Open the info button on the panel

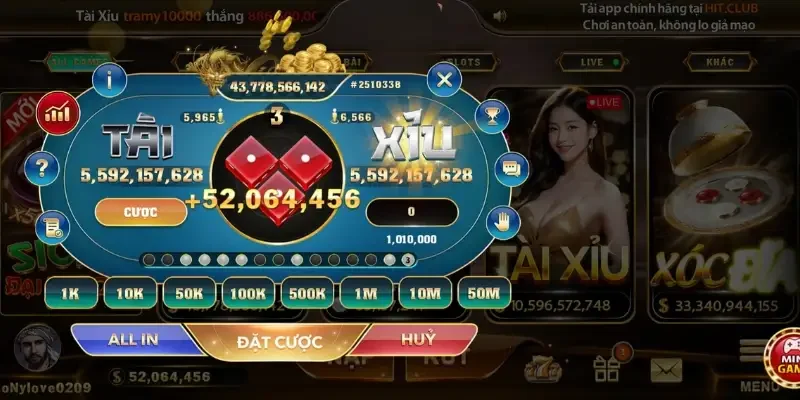pos(109,77)
